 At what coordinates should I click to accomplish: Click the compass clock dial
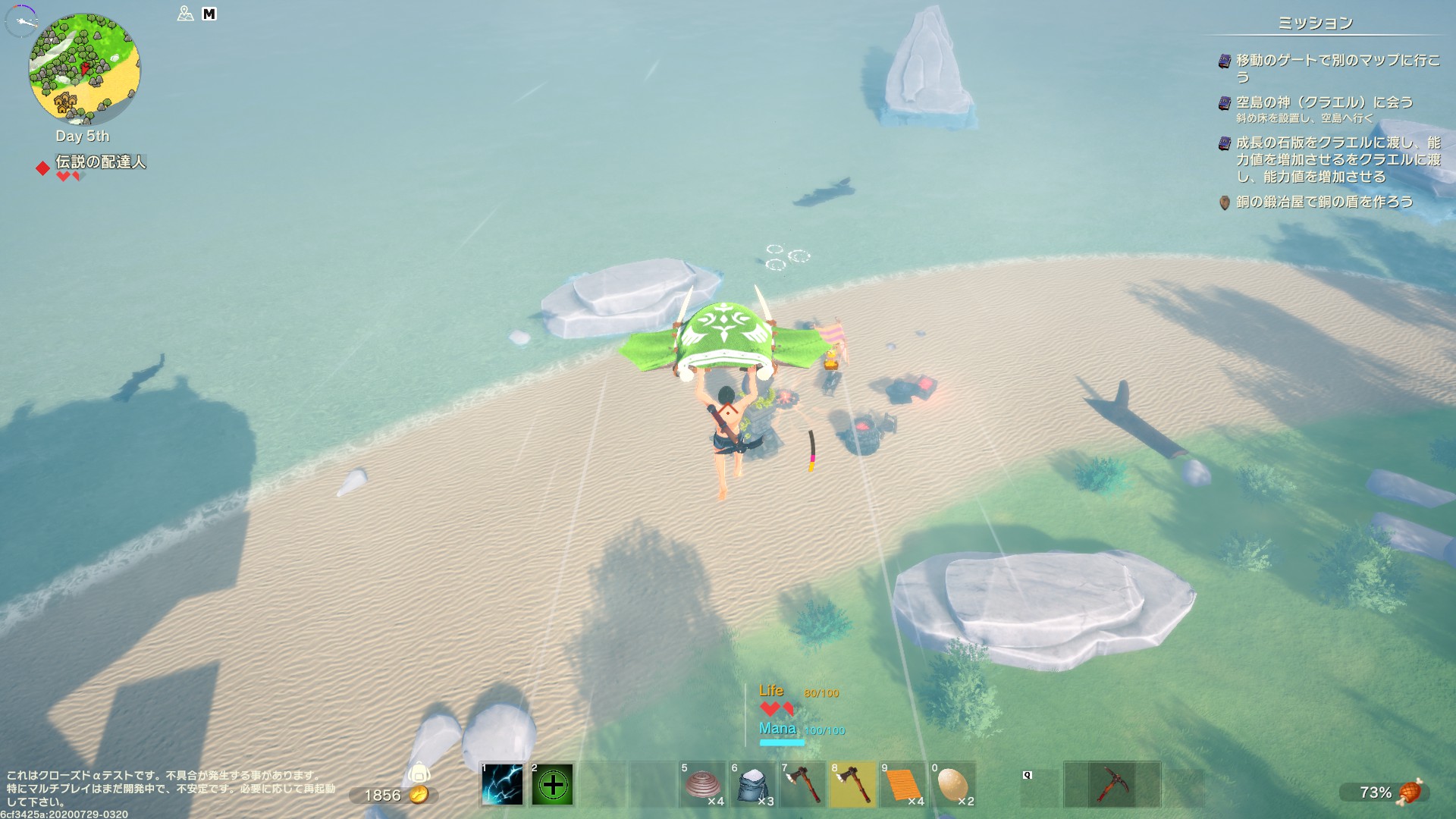(x=20, y=20)
